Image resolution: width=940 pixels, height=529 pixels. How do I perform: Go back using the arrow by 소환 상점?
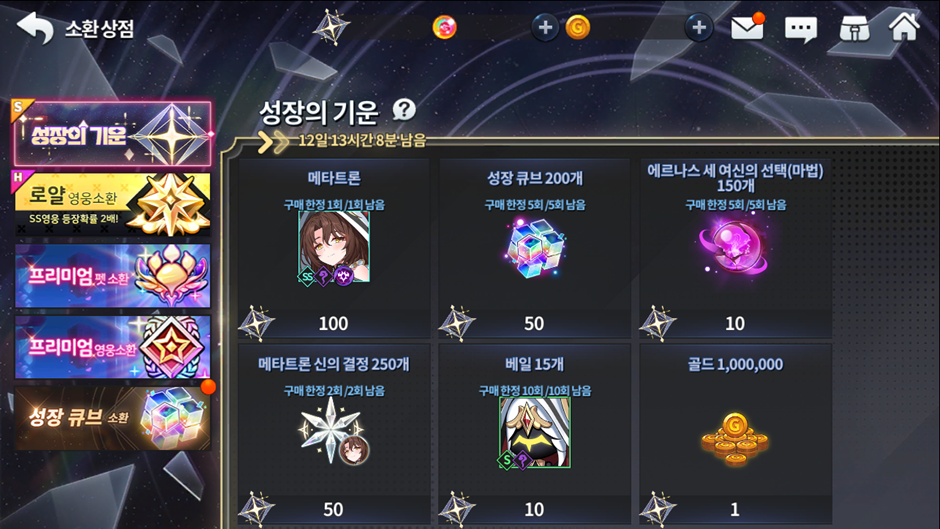click(35, 28)
